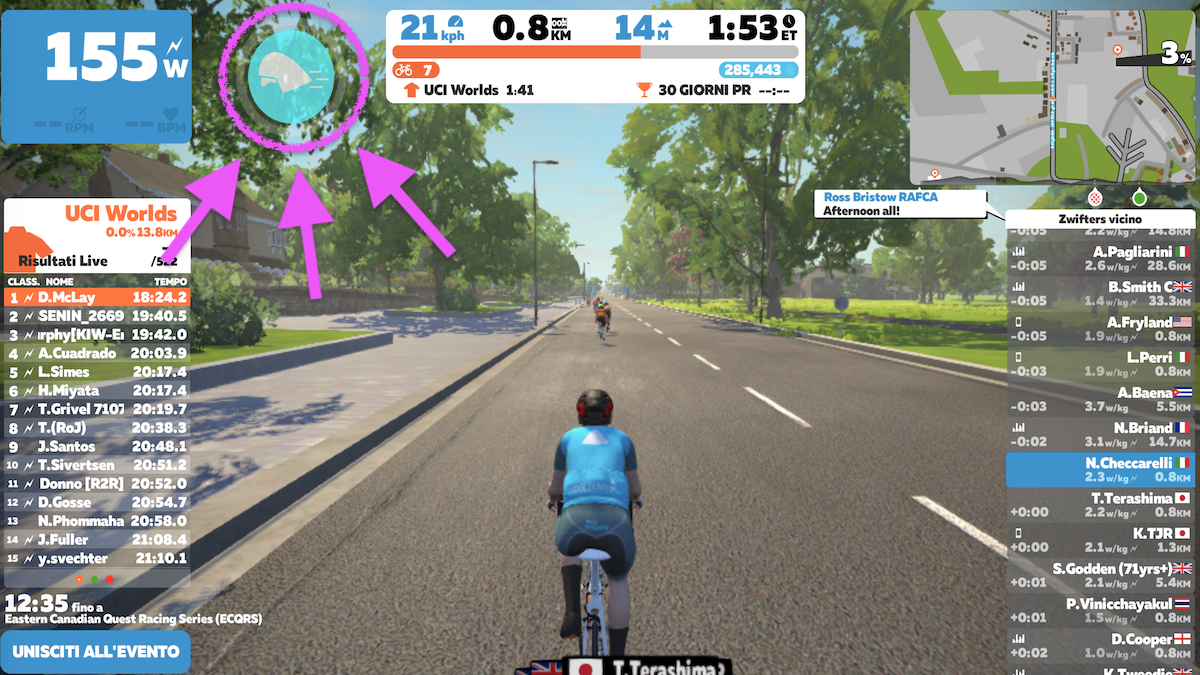Click the 155 W power panel

click(x=96, y=77)
